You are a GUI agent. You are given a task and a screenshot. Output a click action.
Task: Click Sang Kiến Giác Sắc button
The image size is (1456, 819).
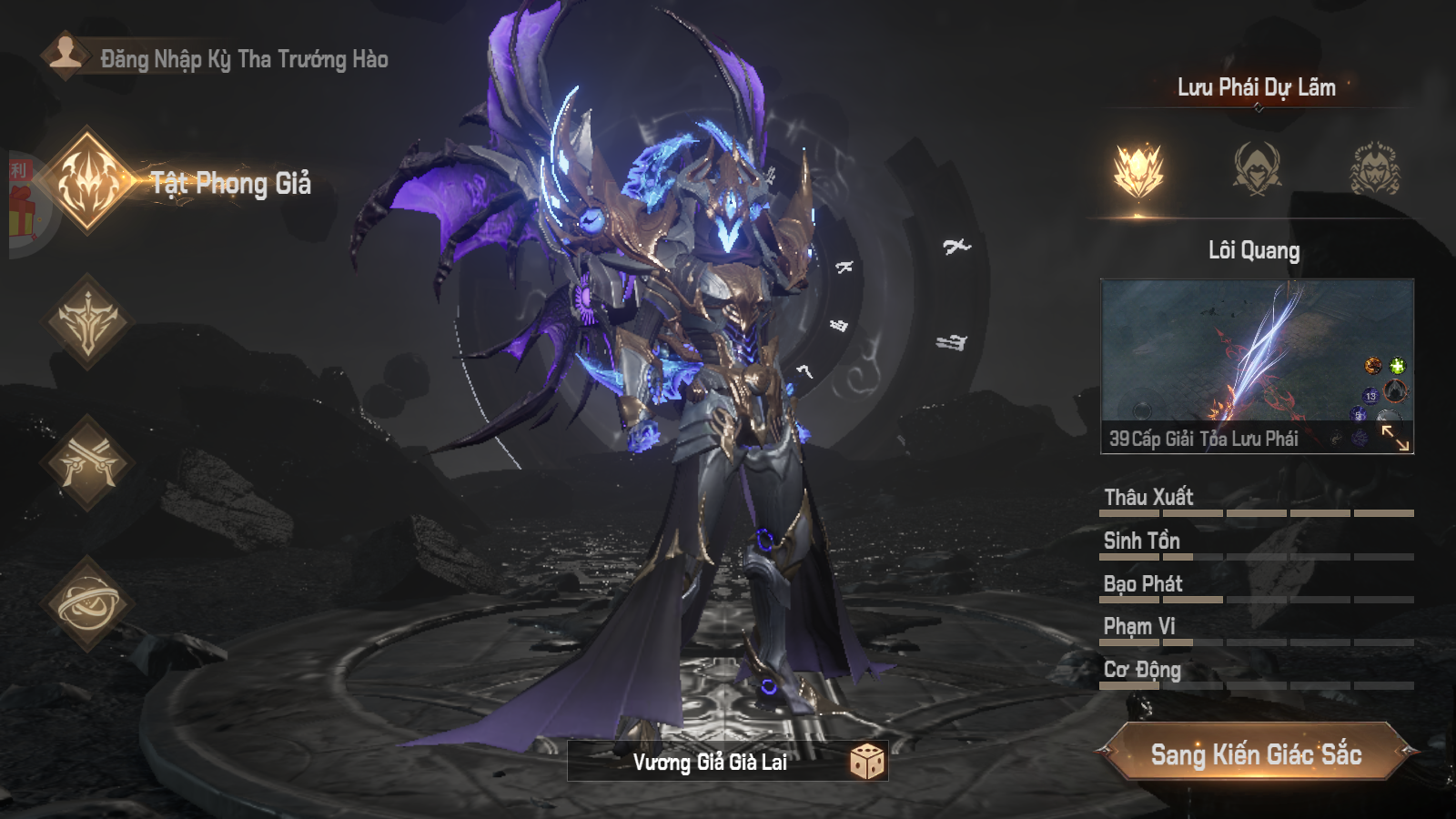point(1256,753)
